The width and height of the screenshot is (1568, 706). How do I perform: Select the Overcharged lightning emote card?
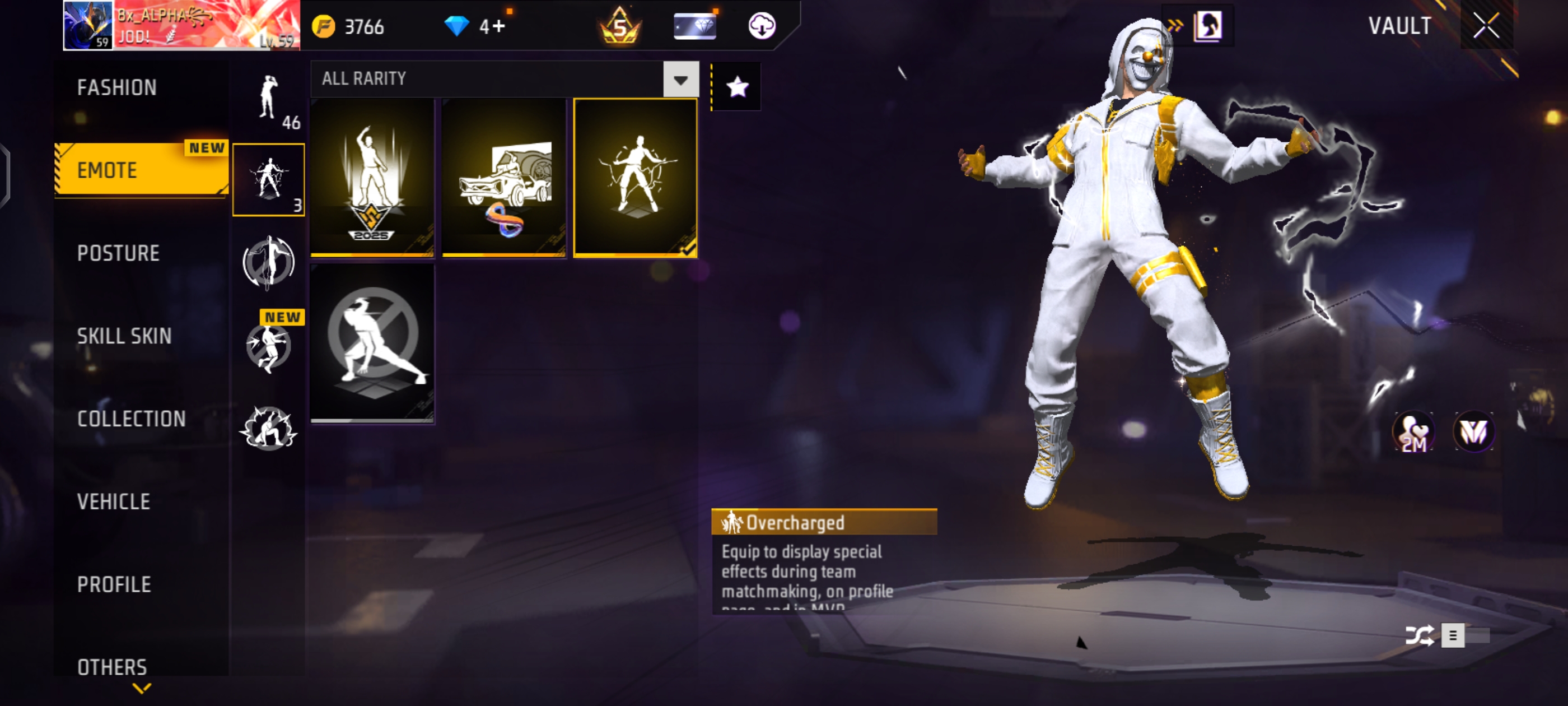(x=635, y=177)
